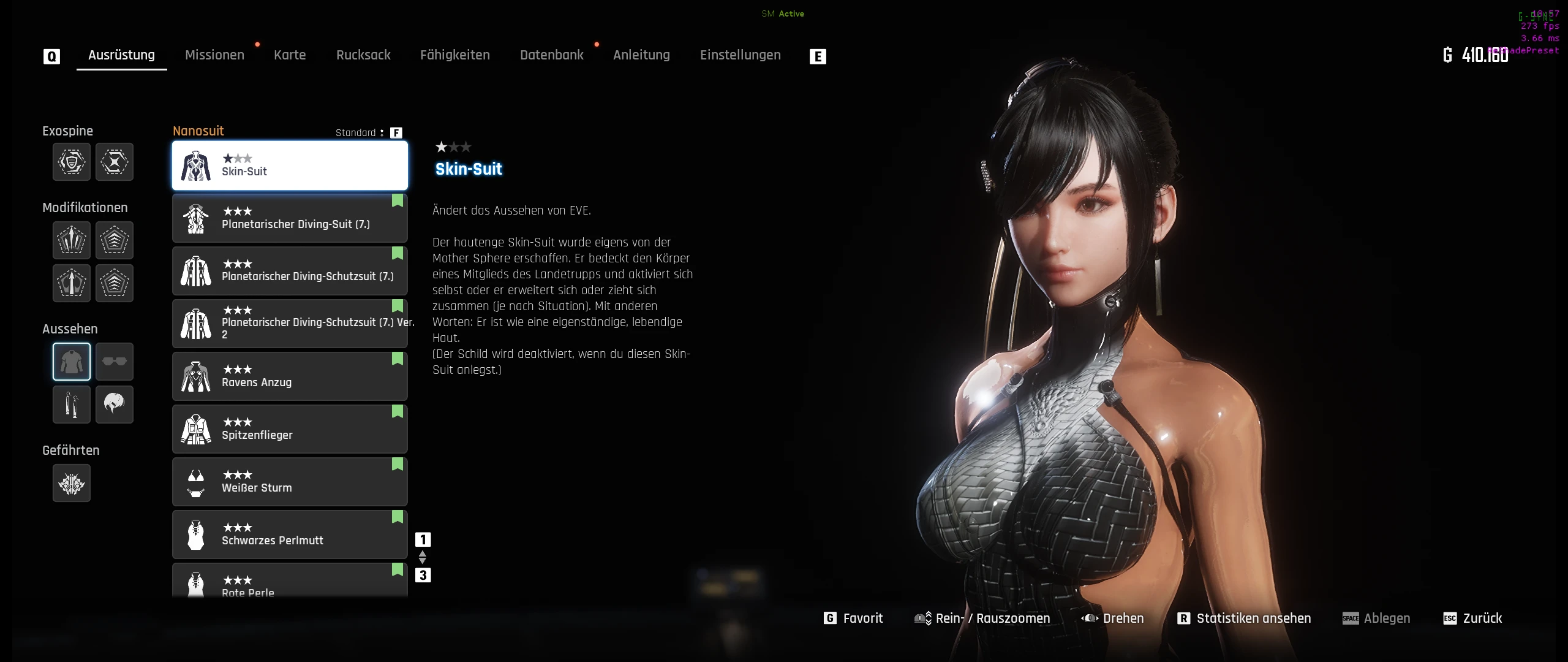Select the Gefährten drone slot
This screenshot has width=1568, height=662.
tap(72, 484)
